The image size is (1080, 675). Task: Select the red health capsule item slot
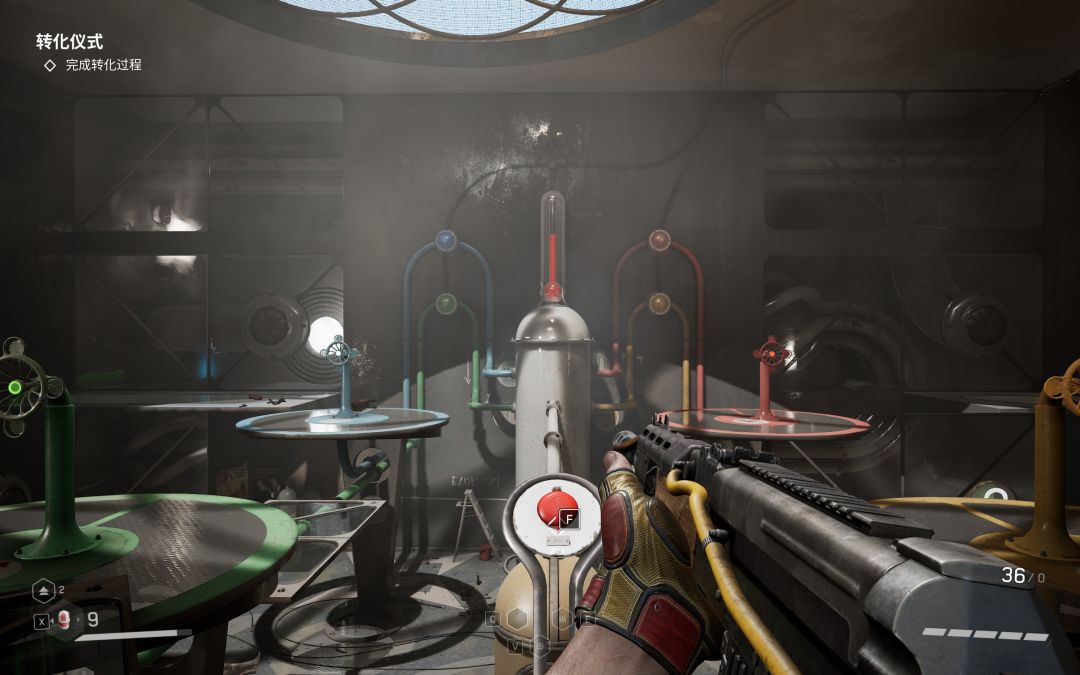click(64, 619)
